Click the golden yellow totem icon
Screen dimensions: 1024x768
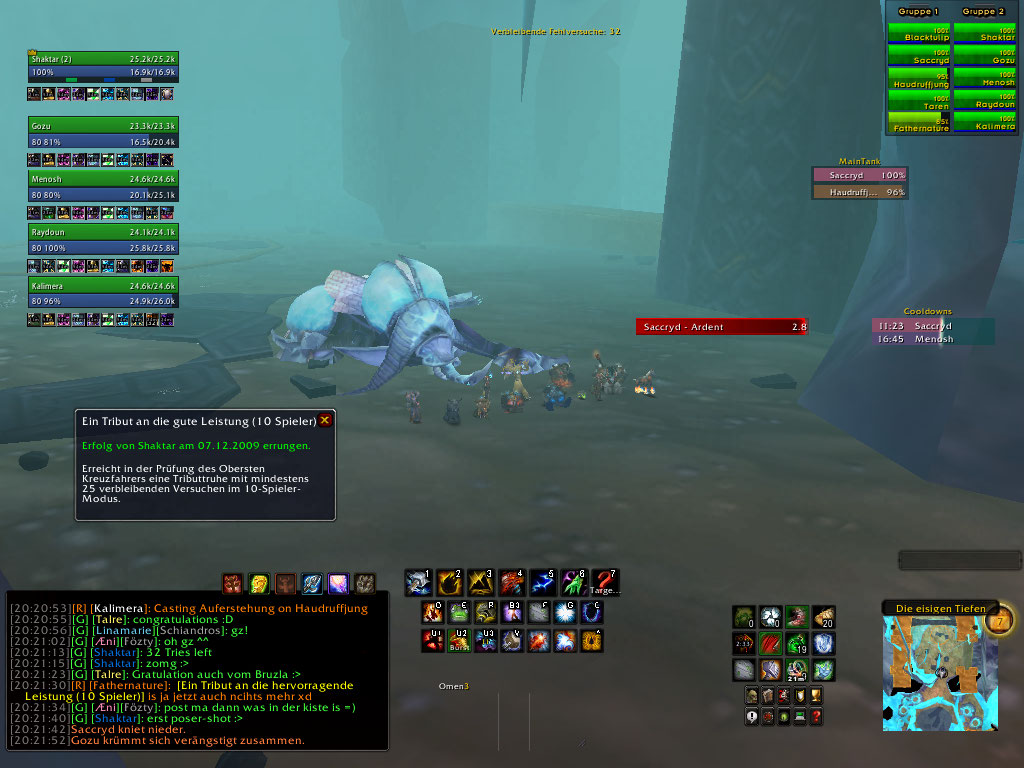[259, 583]
